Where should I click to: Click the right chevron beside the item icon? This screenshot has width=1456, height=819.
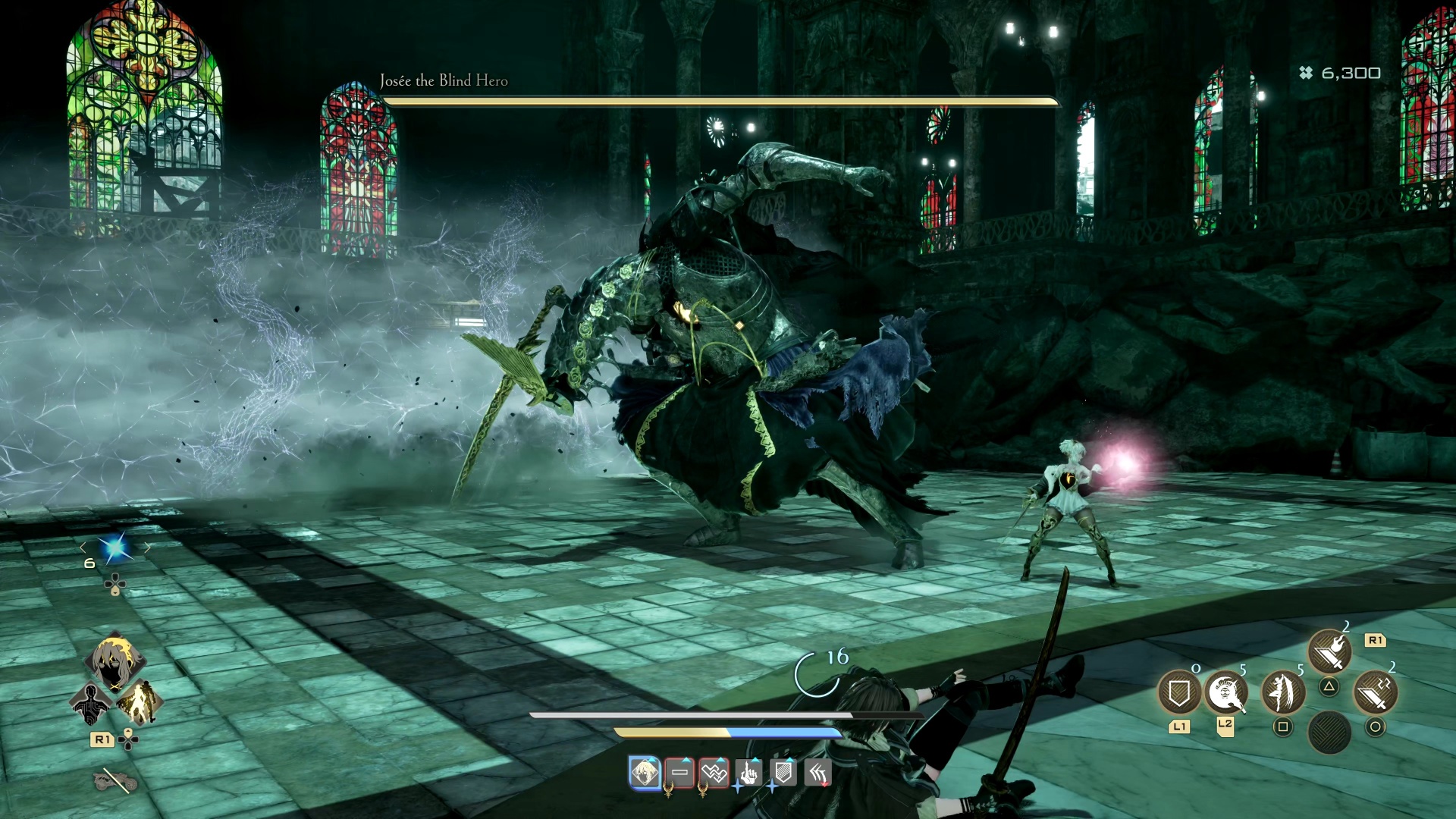(x=147, y=547)
